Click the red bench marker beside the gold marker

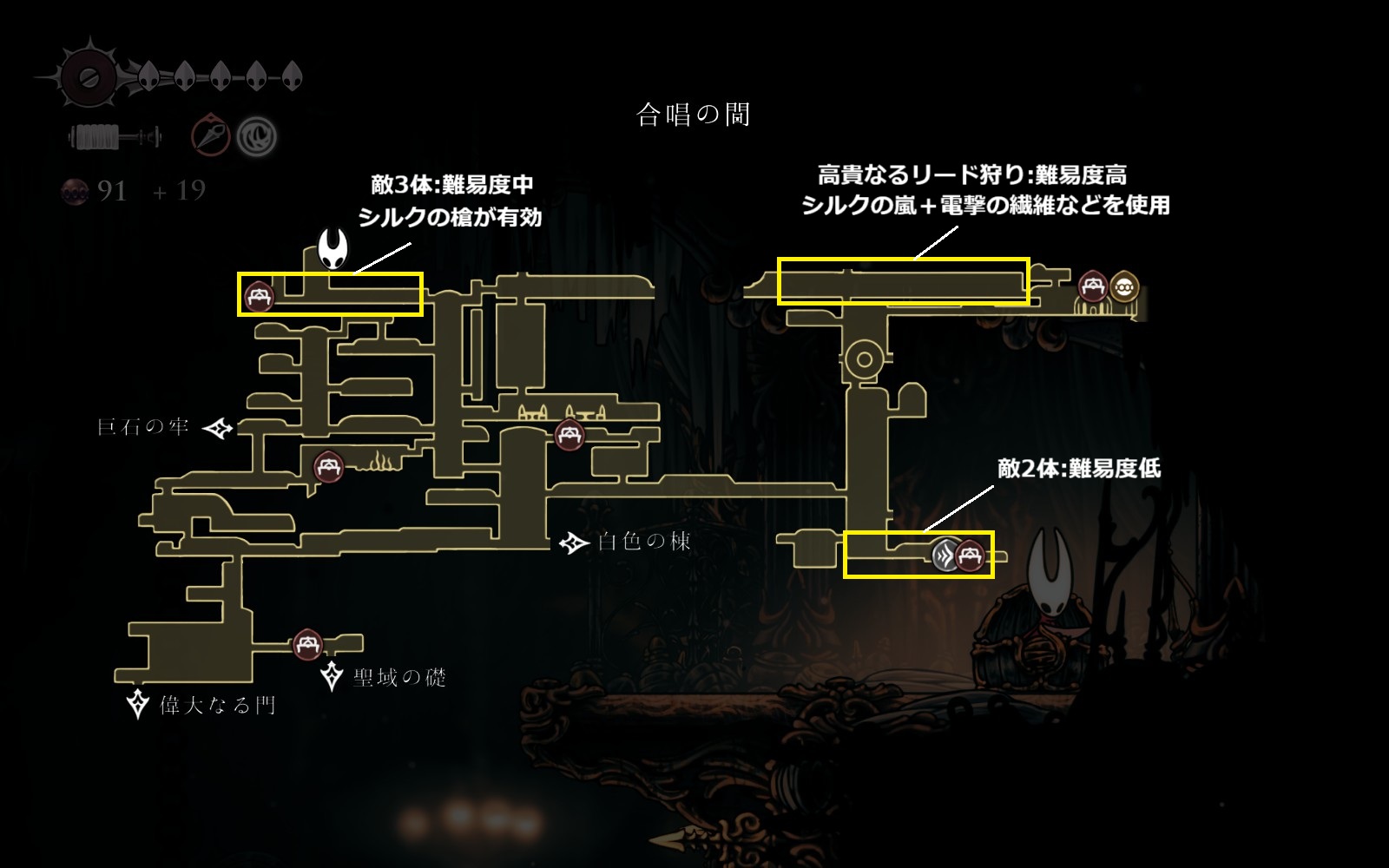[1092, 286]
